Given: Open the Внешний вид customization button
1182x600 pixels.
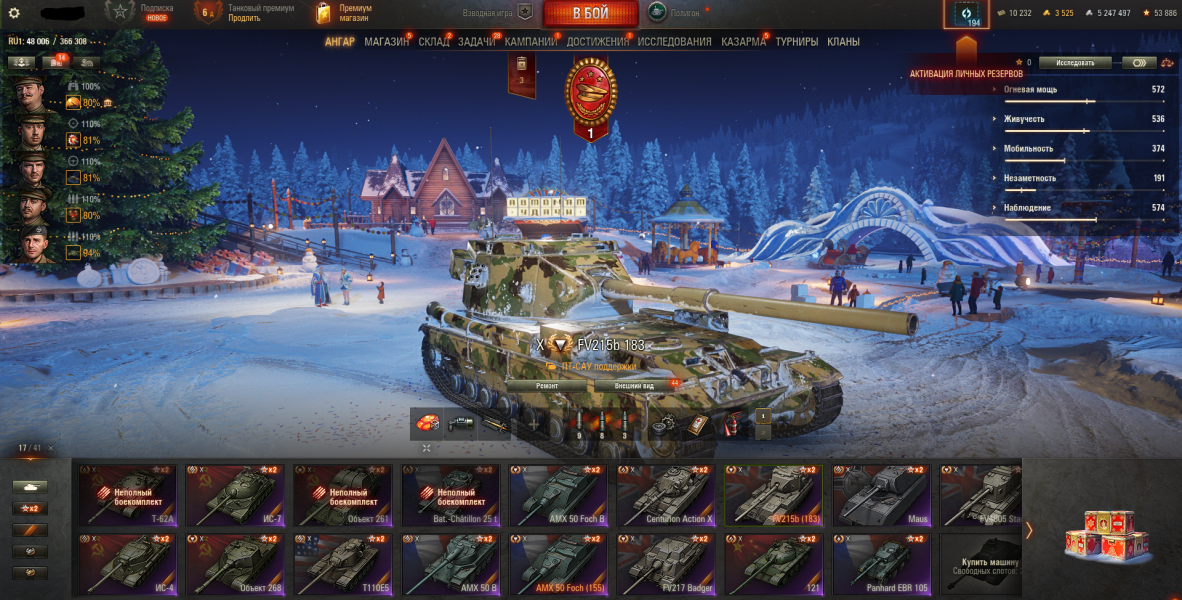Looking at the screenshot, I should click(635, 385).
